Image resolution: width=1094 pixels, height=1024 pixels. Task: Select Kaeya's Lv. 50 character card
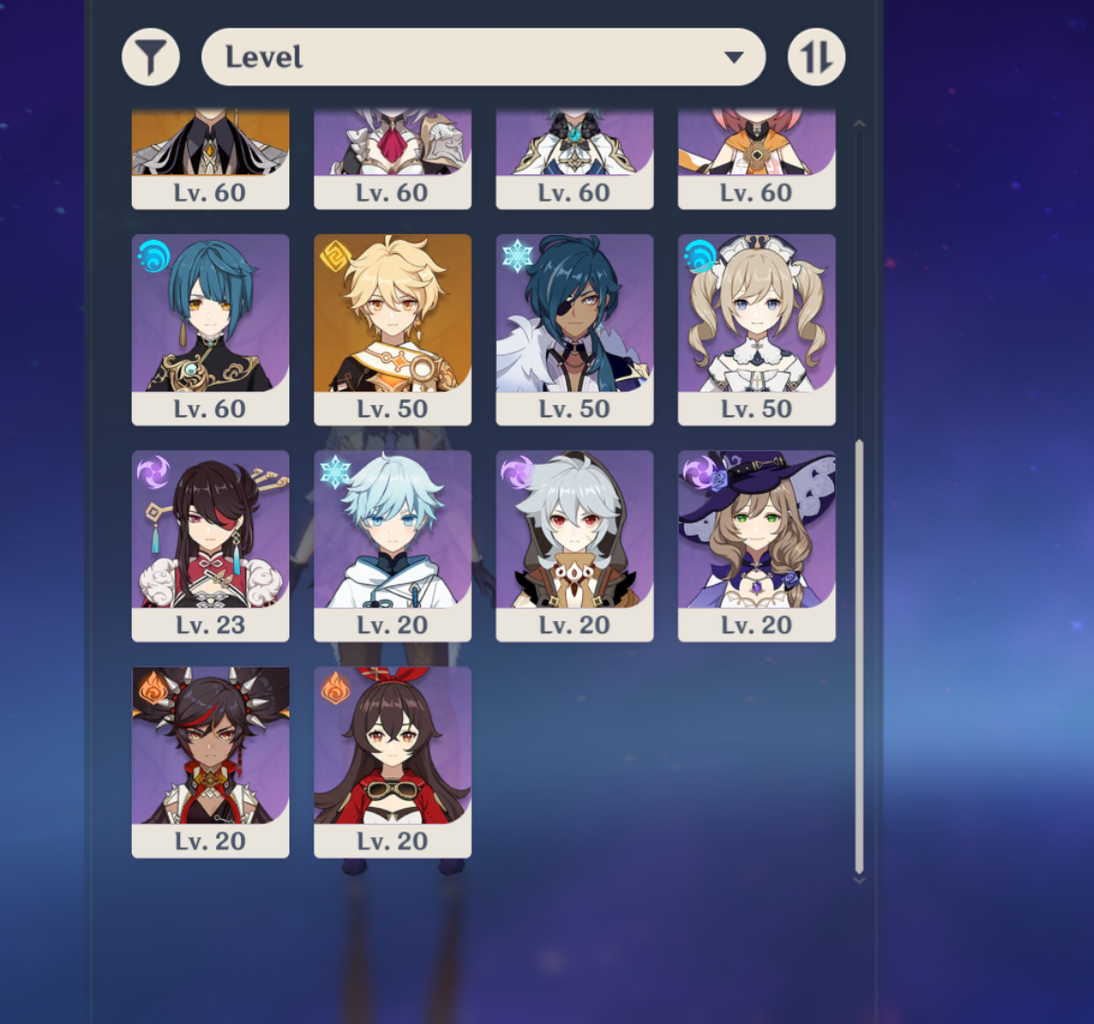574,329
